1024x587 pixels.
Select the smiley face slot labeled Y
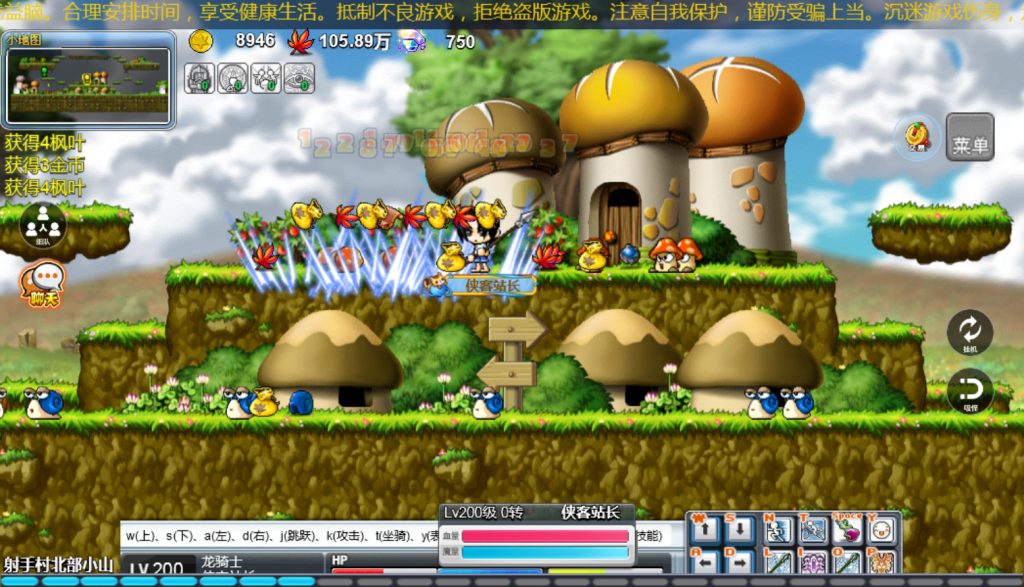click(881, 530)
